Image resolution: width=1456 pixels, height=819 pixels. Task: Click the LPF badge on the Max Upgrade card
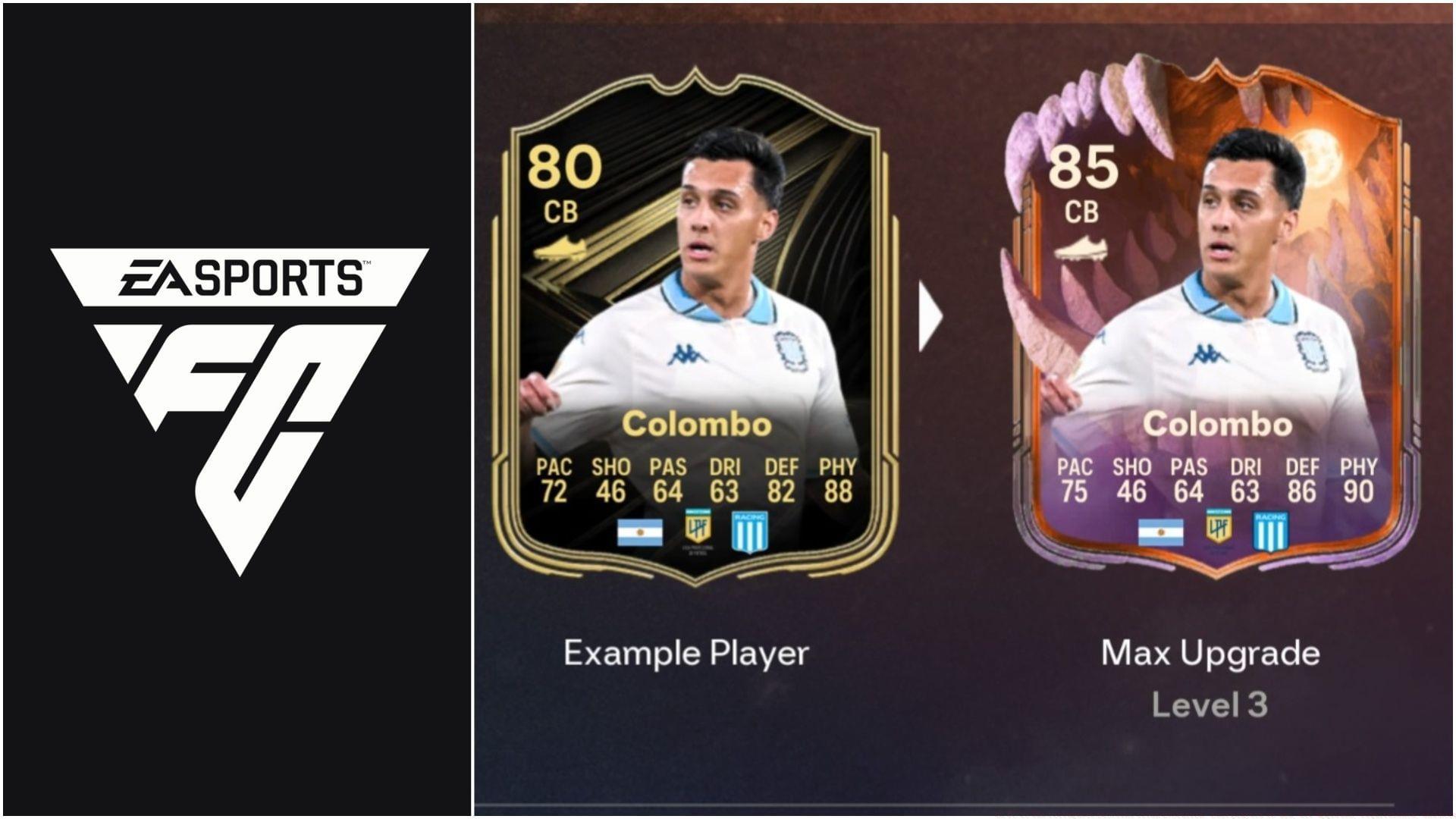(1221, 529)
